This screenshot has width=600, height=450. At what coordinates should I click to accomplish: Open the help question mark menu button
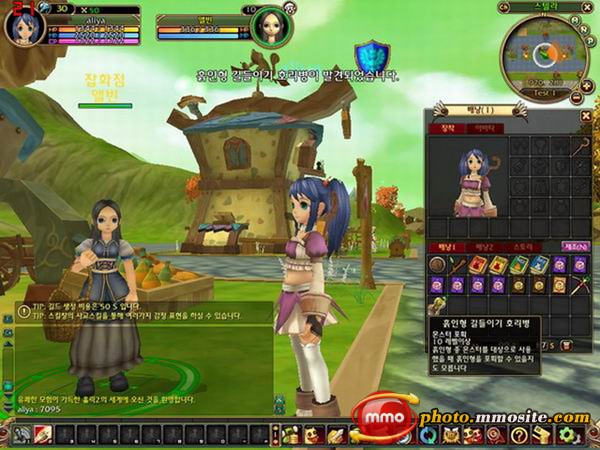pyautogui.click(x=519, y=435)
